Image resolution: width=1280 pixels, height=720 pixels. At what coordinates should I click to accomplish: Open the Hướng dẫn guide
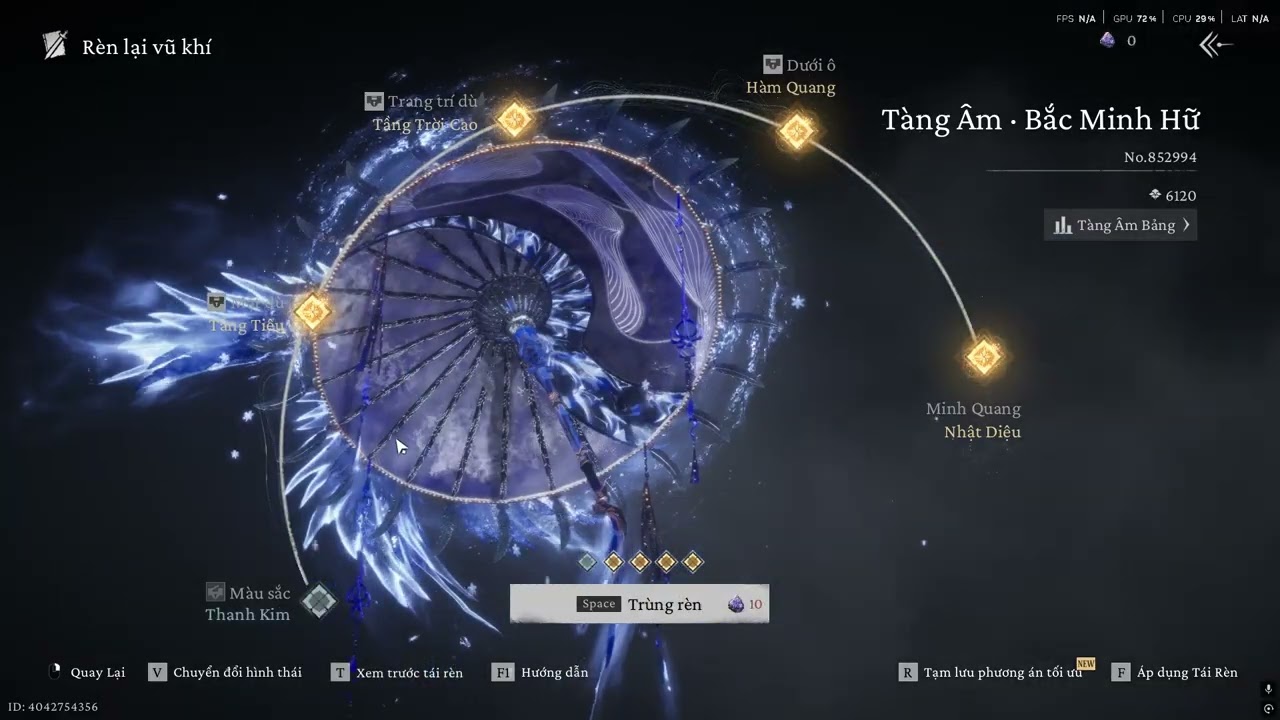tap(541, 672)
